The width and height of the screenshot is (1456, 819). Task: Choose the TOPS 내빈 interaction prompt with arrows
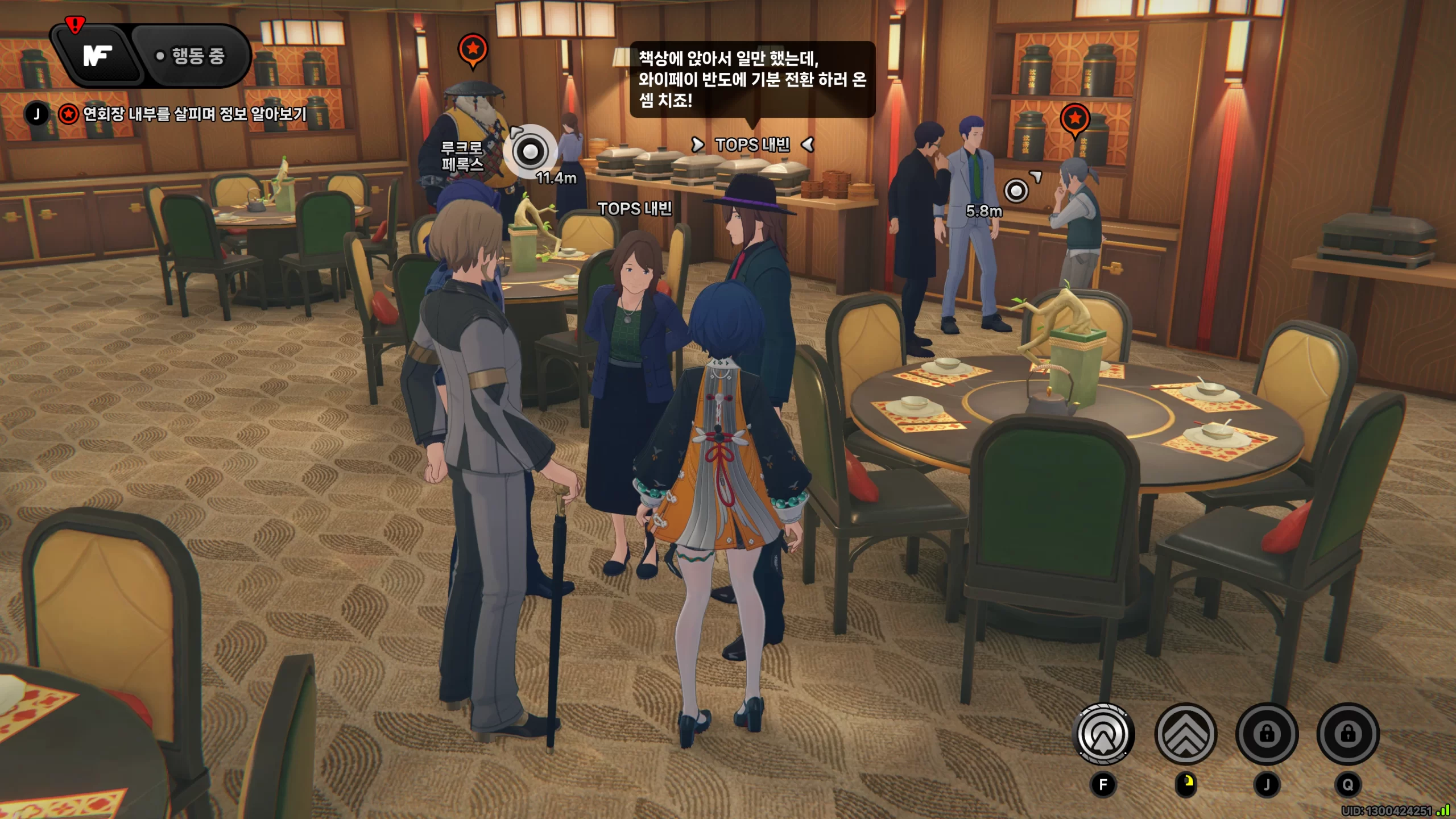coord(752,145)
